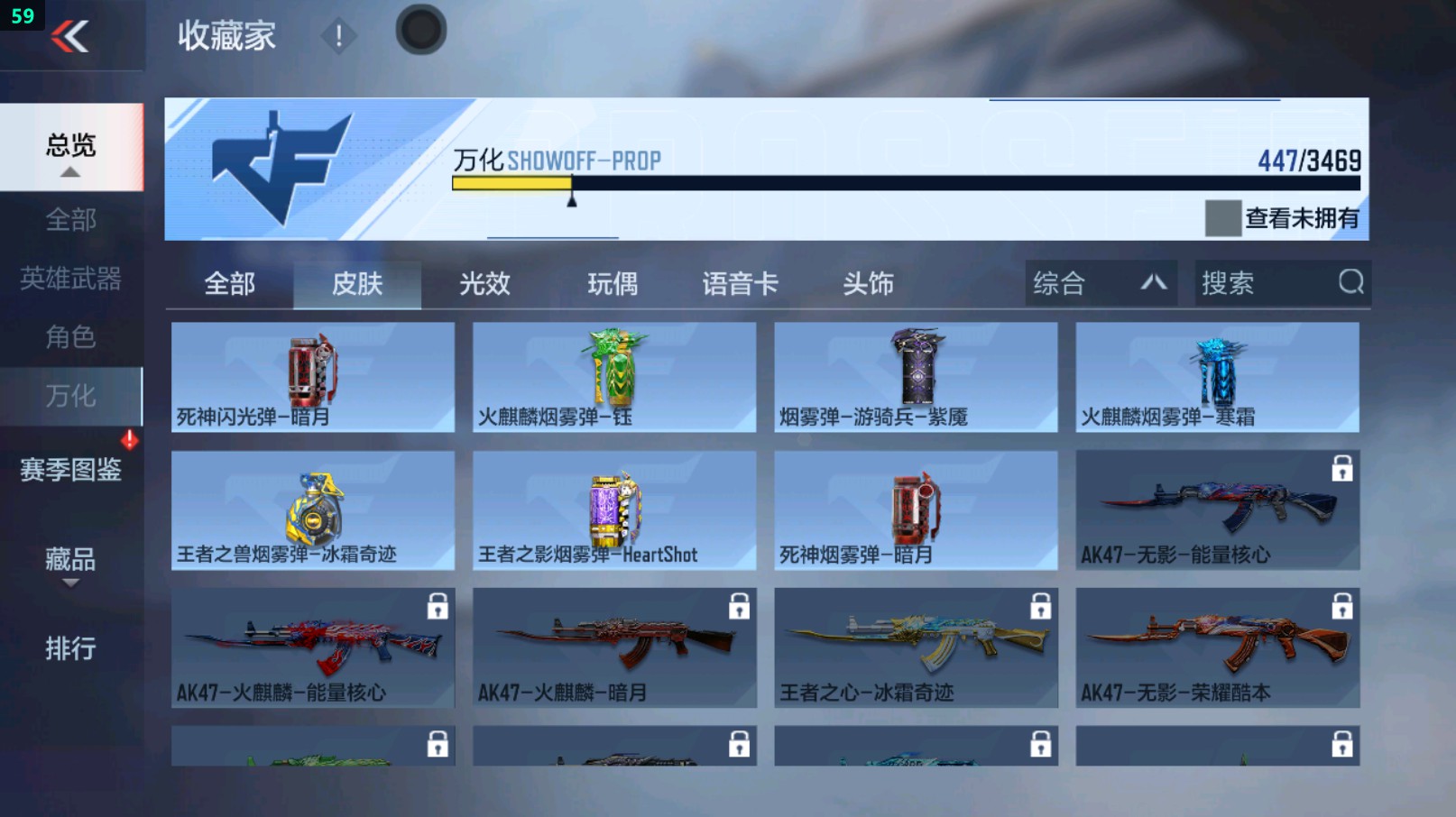Click the search magnifier icon
Screen dimensions: 1456x817
[x=1350, y=282]
